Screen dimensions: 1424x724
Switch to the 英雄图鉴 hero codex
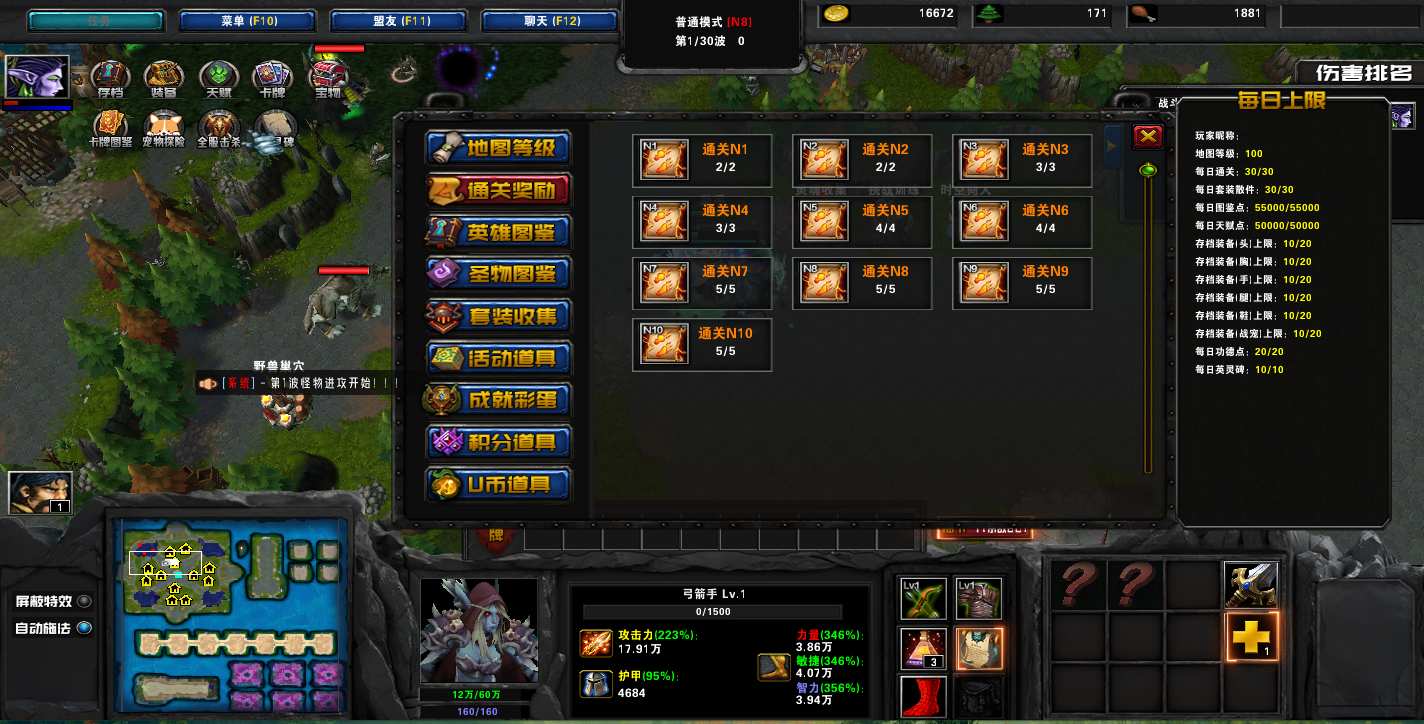pos(498,232)
